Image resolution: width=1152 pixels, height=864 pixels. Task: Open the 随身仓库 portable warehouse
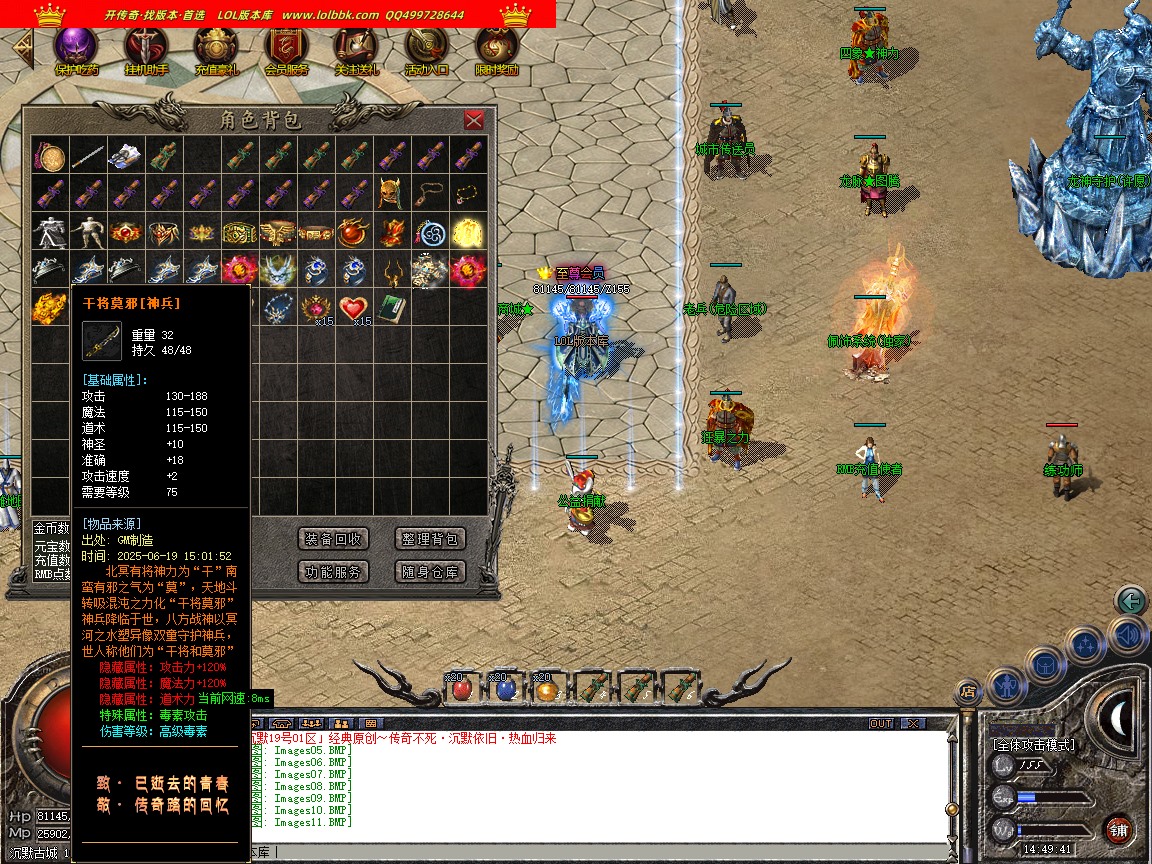430,572
